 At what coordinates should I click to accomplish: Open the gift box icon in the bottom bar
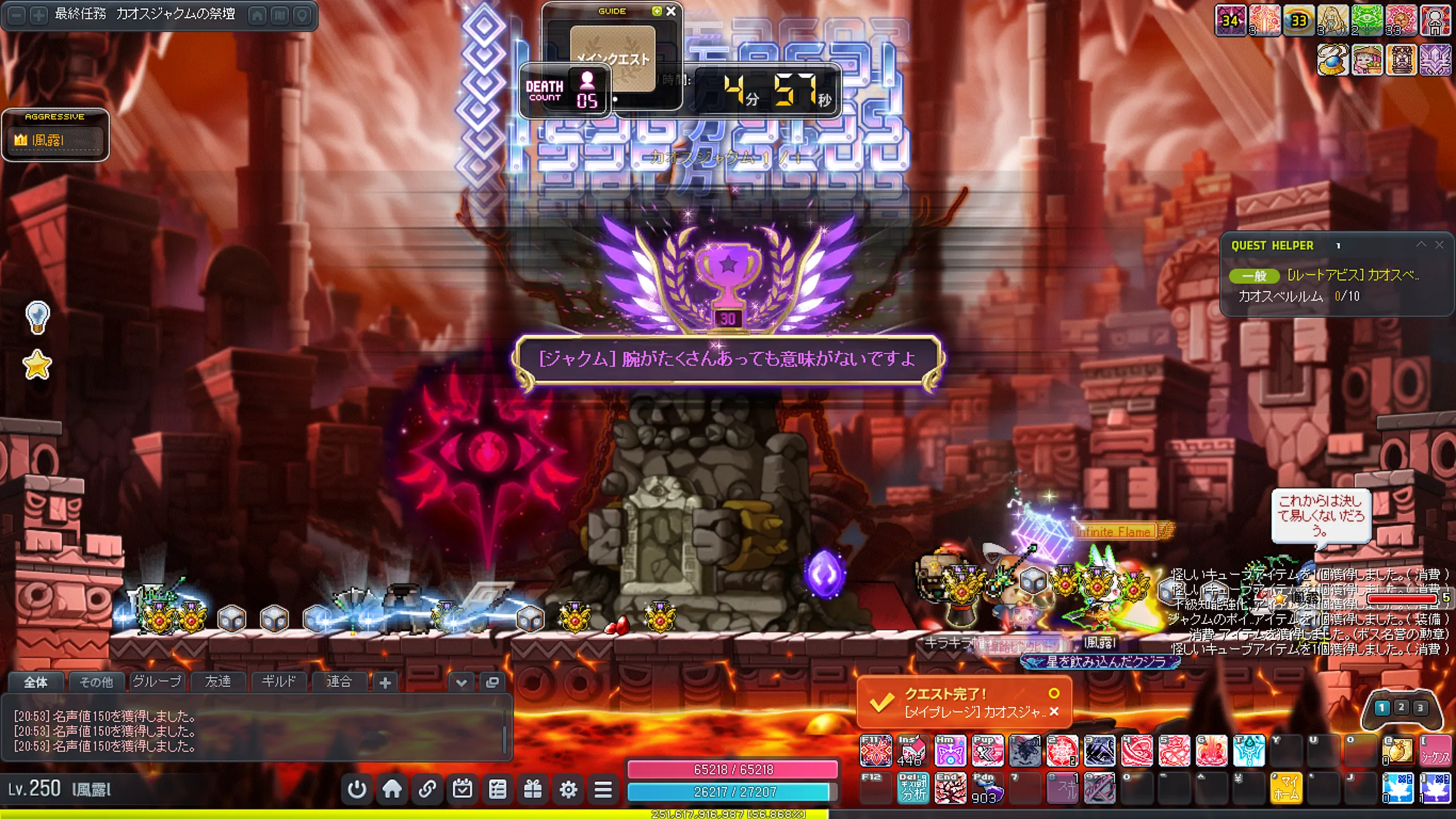coord(533,789)
